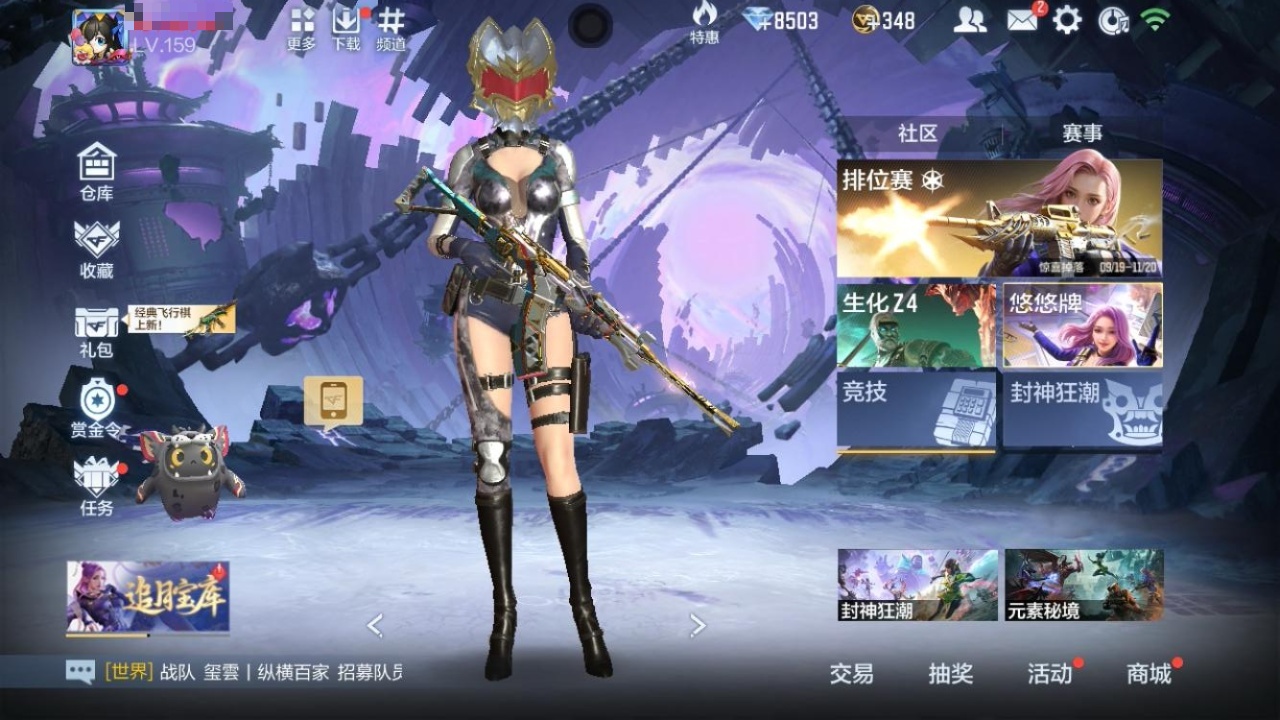Open the 礼包 gift pack menu

(x=97, y=330)
